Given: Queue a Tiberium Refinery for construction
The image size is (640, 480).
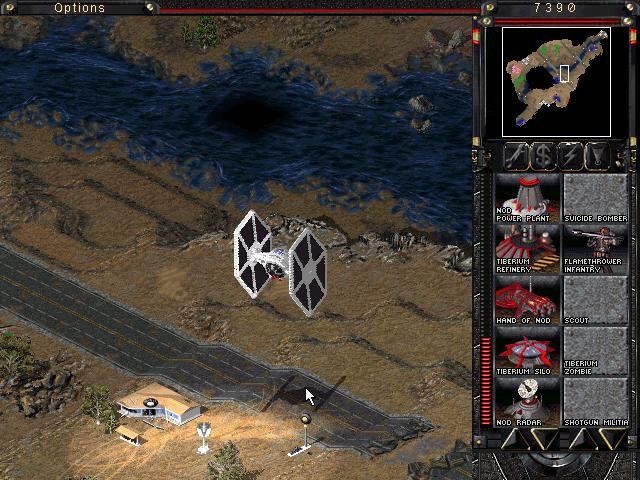Looking at the screenshot, I should (528, 249).
